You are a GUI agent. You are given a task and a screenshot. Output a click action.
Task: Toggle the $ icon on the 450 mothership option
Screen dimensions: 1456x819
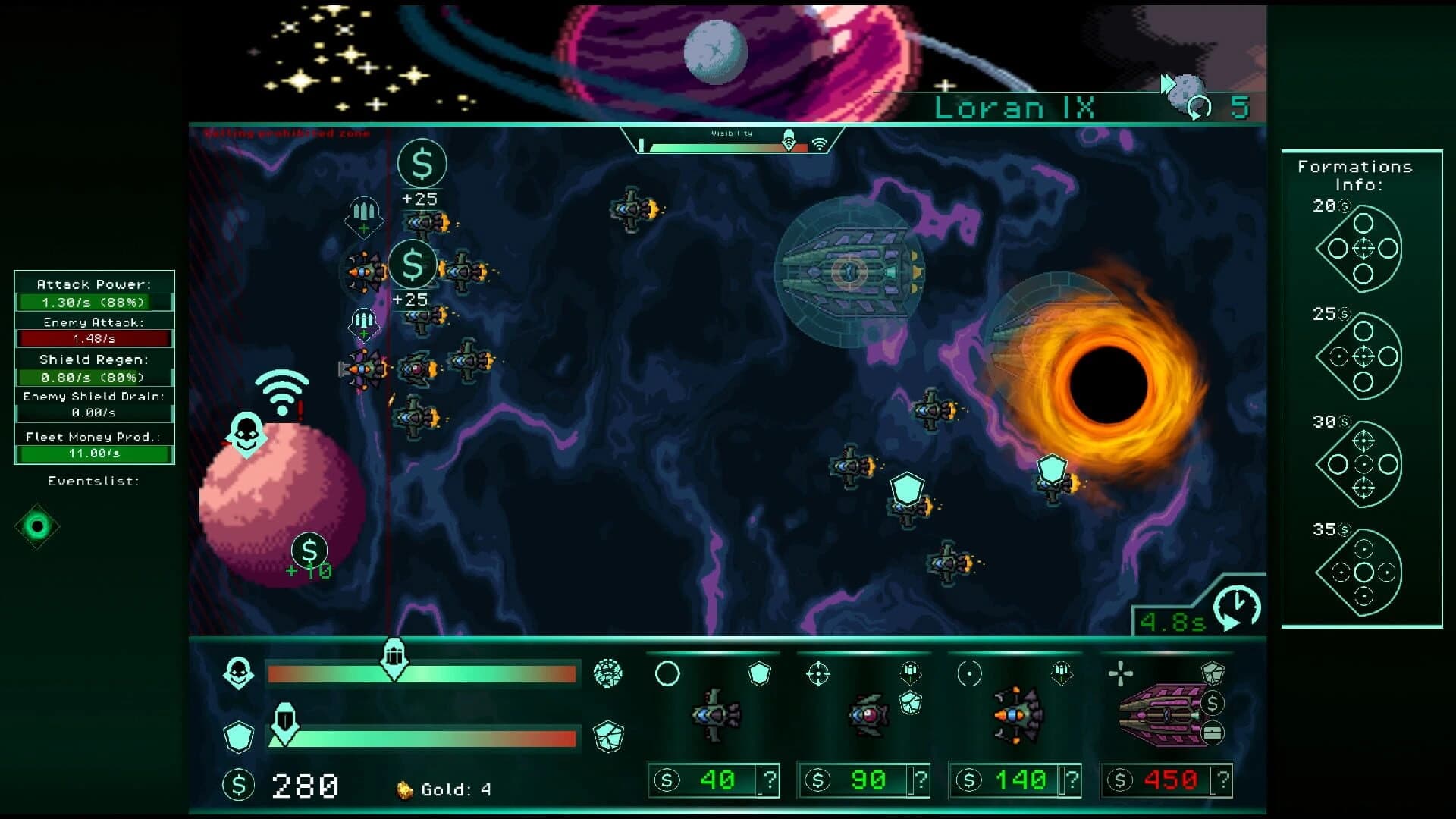point(1212,704)
